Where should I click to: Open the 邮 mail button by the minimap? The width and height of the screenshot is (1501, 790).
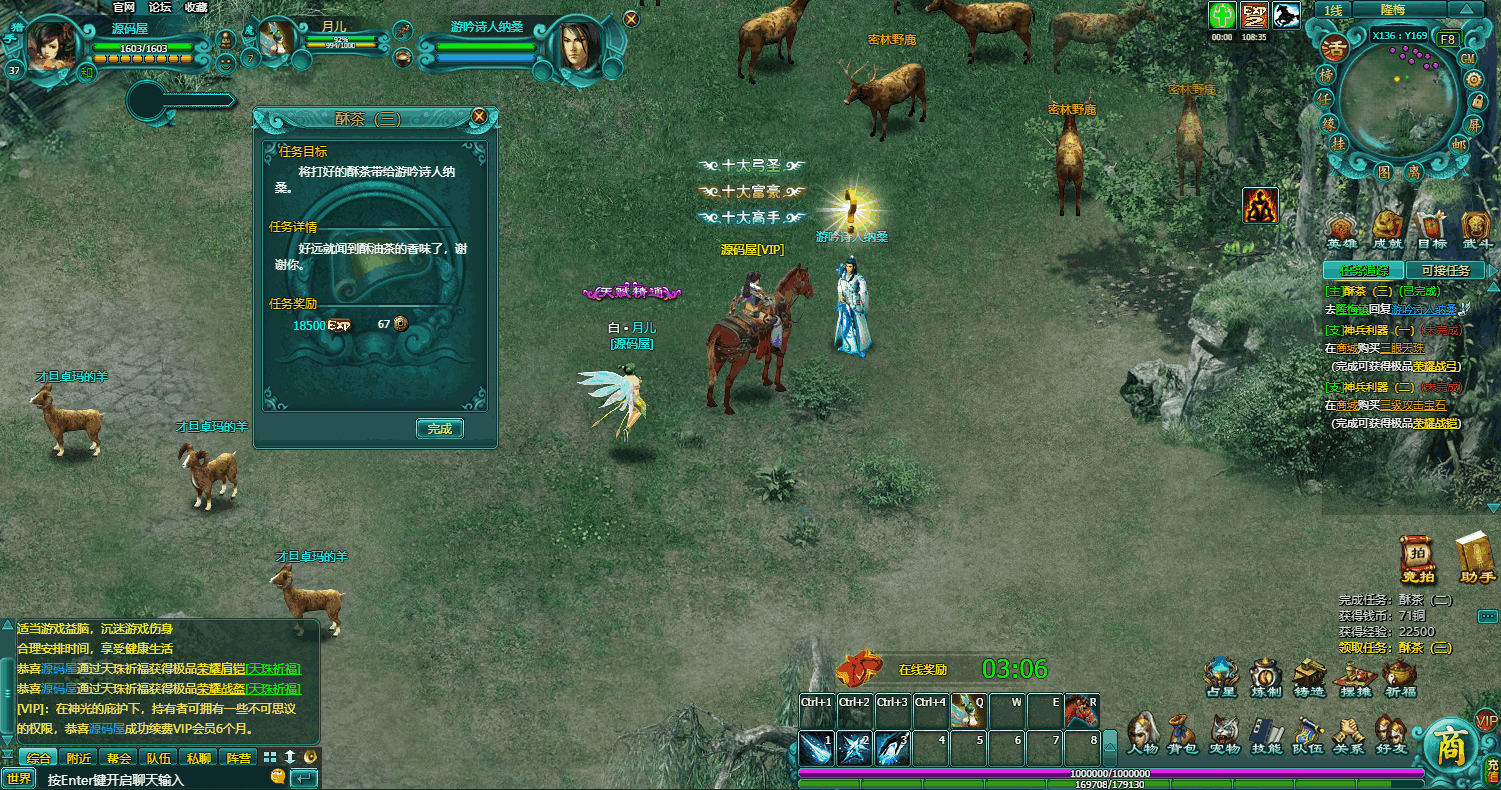click(1458, 144)
